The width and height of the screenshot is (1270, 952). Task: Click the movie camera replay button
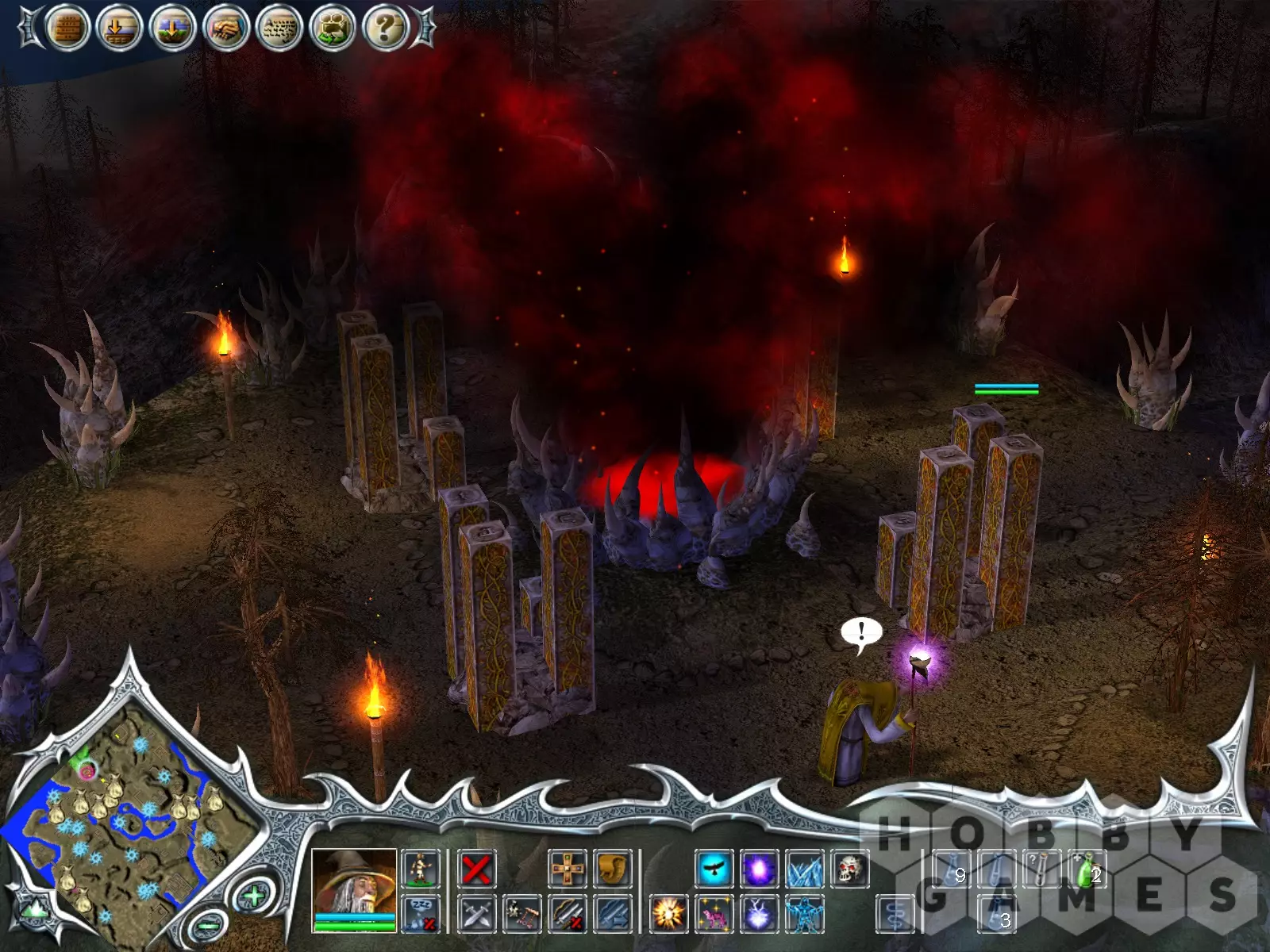(332, 29)
